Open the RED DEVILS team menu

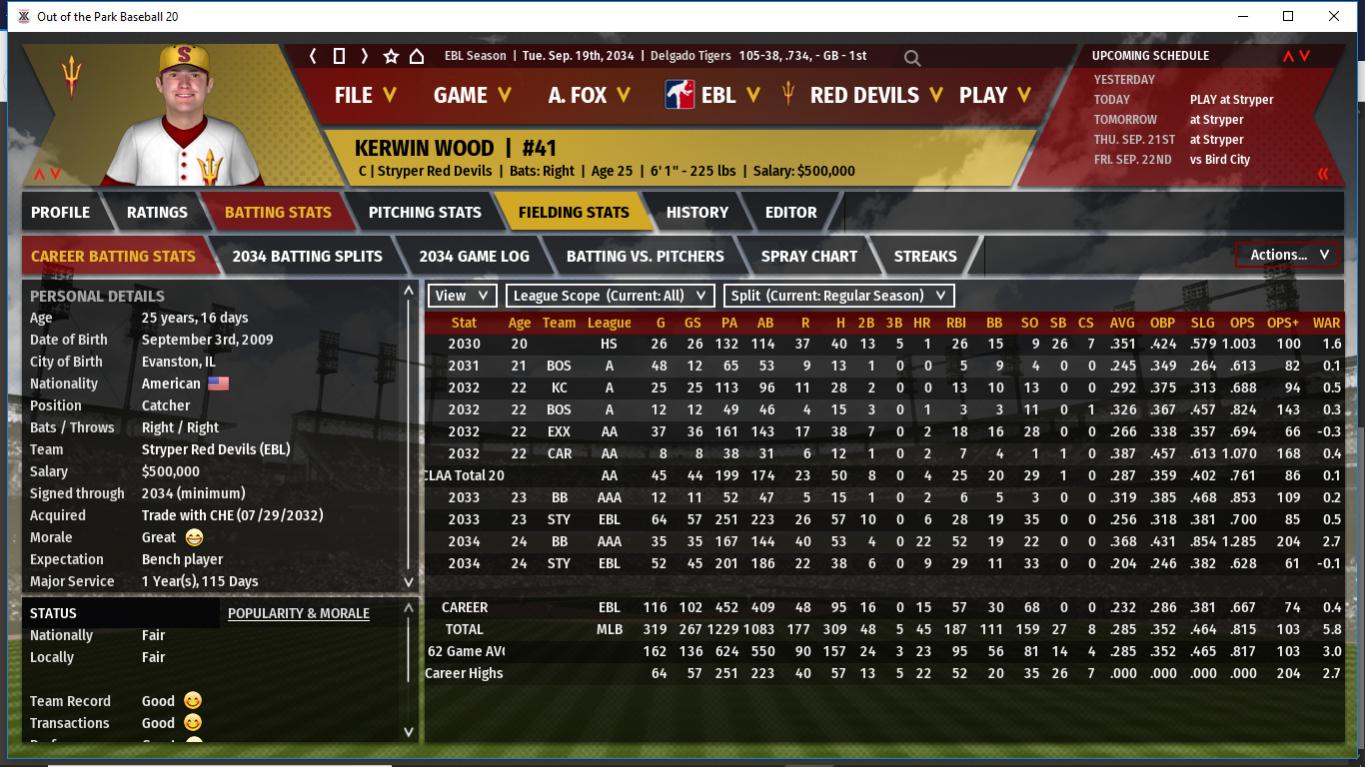(865, 95)
